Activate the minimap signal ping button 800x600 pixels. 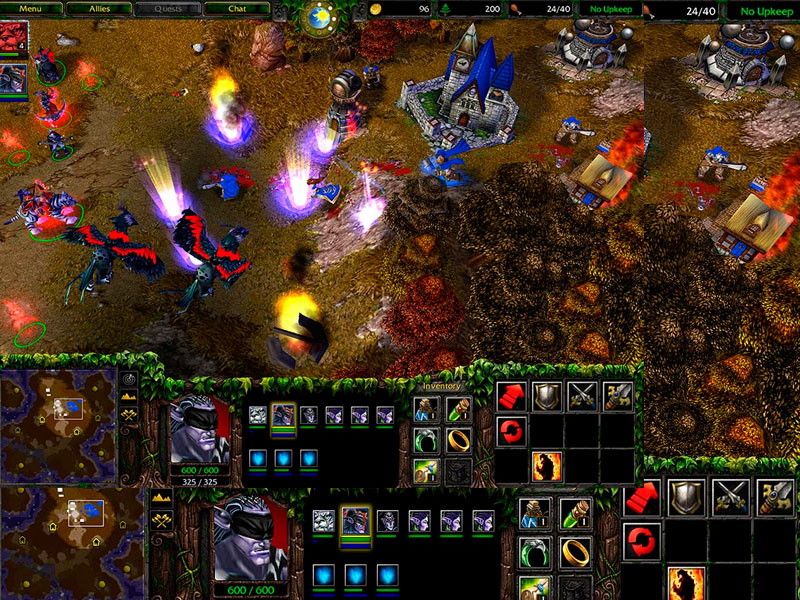pos(129,379)
